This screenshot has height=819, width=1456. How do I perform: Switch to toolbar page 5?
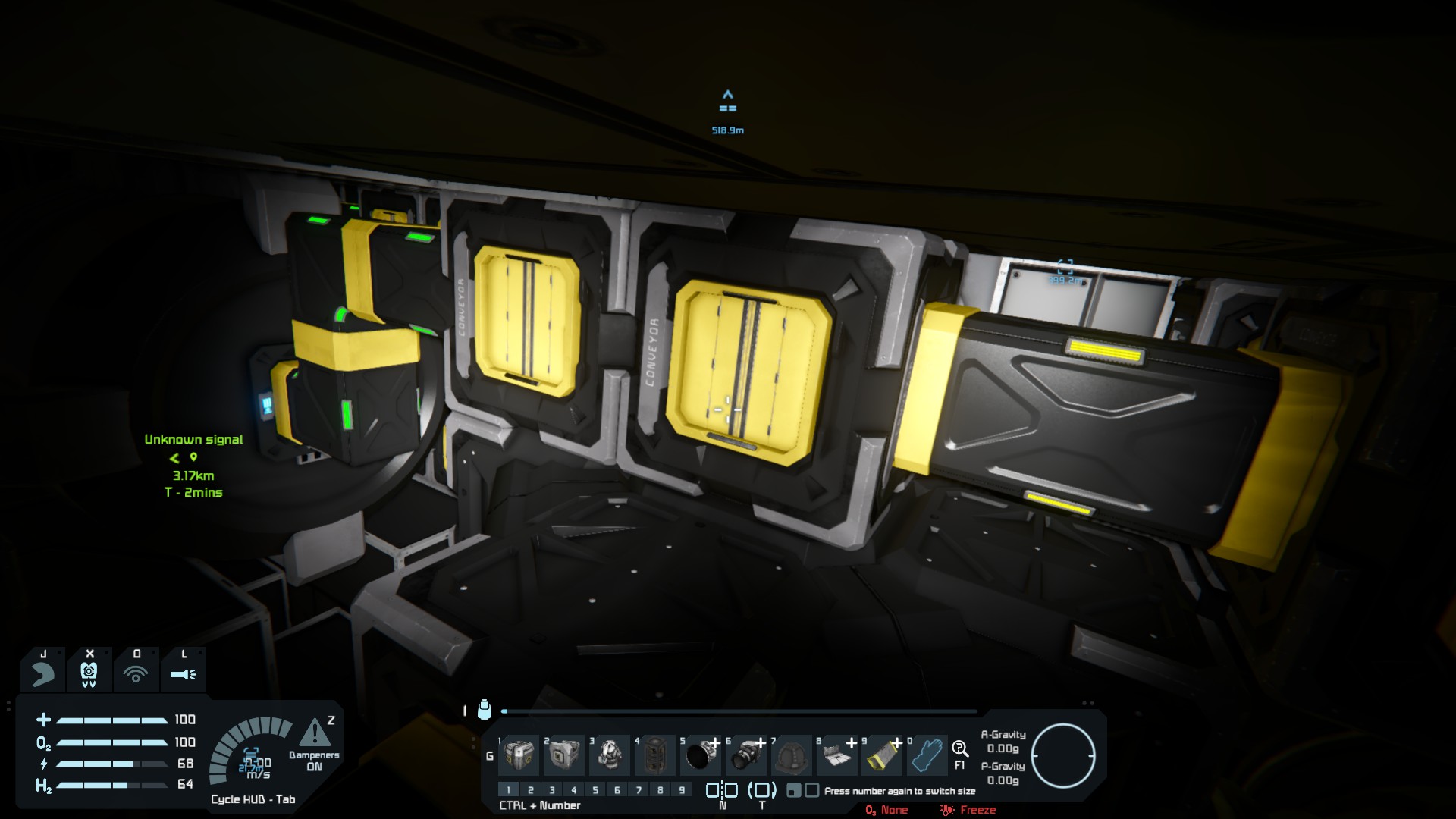(595, 790)
